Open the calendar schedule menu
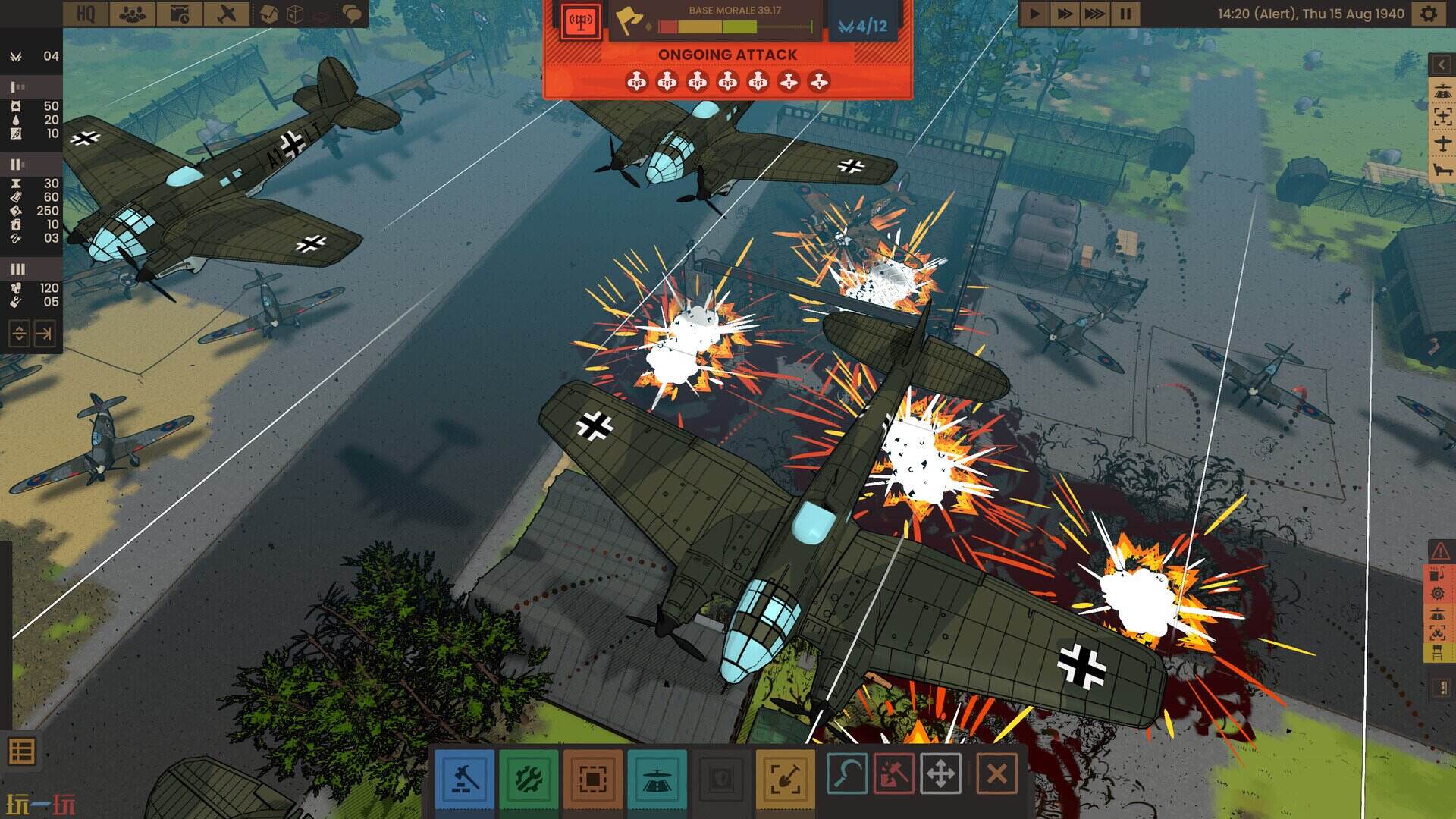The width and height of the screenshot is (1456, 819). pos(179,14)
